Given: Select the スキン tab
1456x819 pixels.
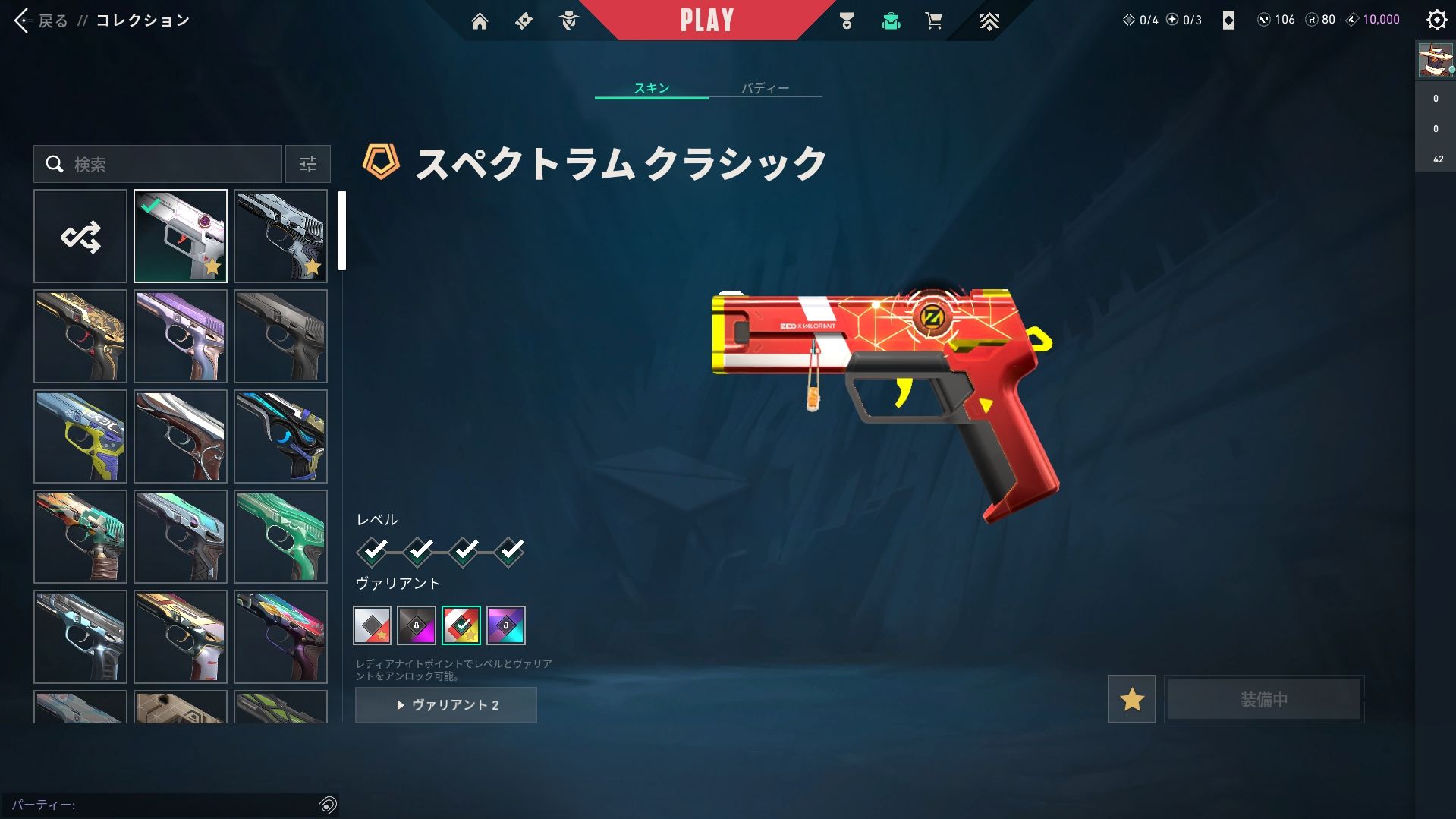Looking at the screenshot, I should pos(652,88).
